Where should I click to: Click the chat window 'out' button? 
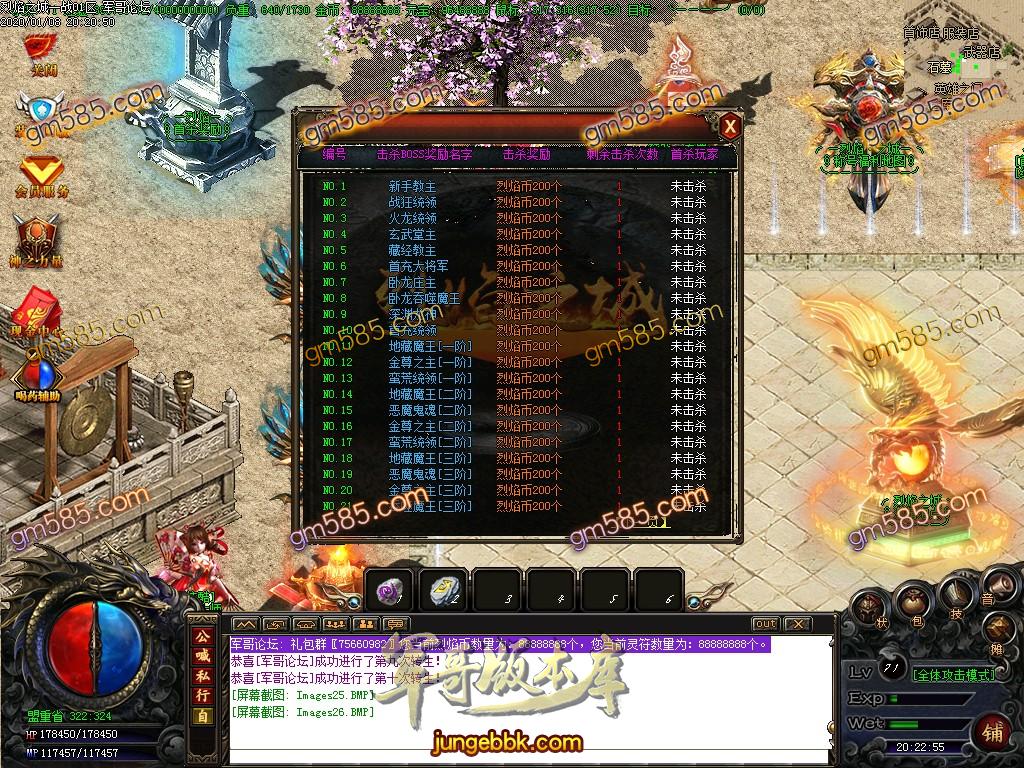765,624
